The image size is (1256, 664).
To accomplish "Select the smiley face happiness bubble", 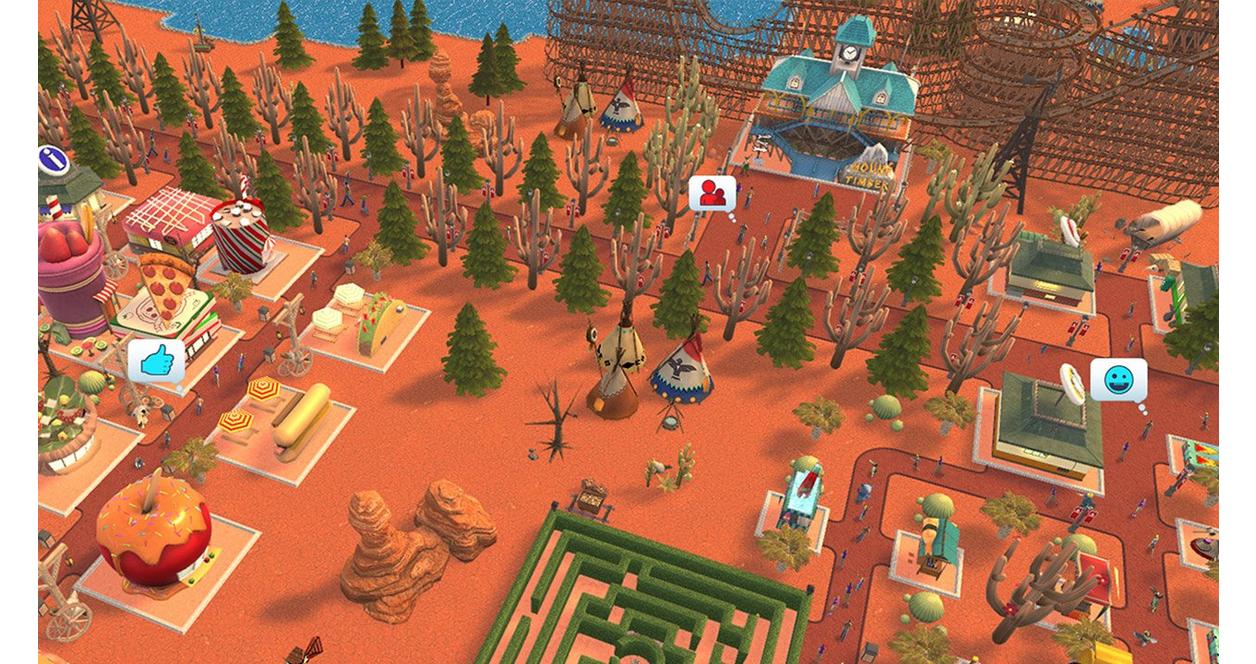I will [1117, 380].
